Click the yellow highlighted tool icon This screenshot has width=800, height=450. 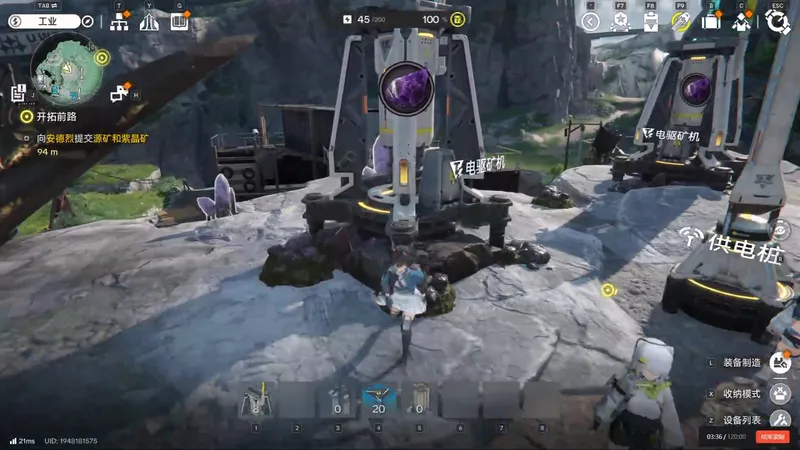click(x=681, y=22)
